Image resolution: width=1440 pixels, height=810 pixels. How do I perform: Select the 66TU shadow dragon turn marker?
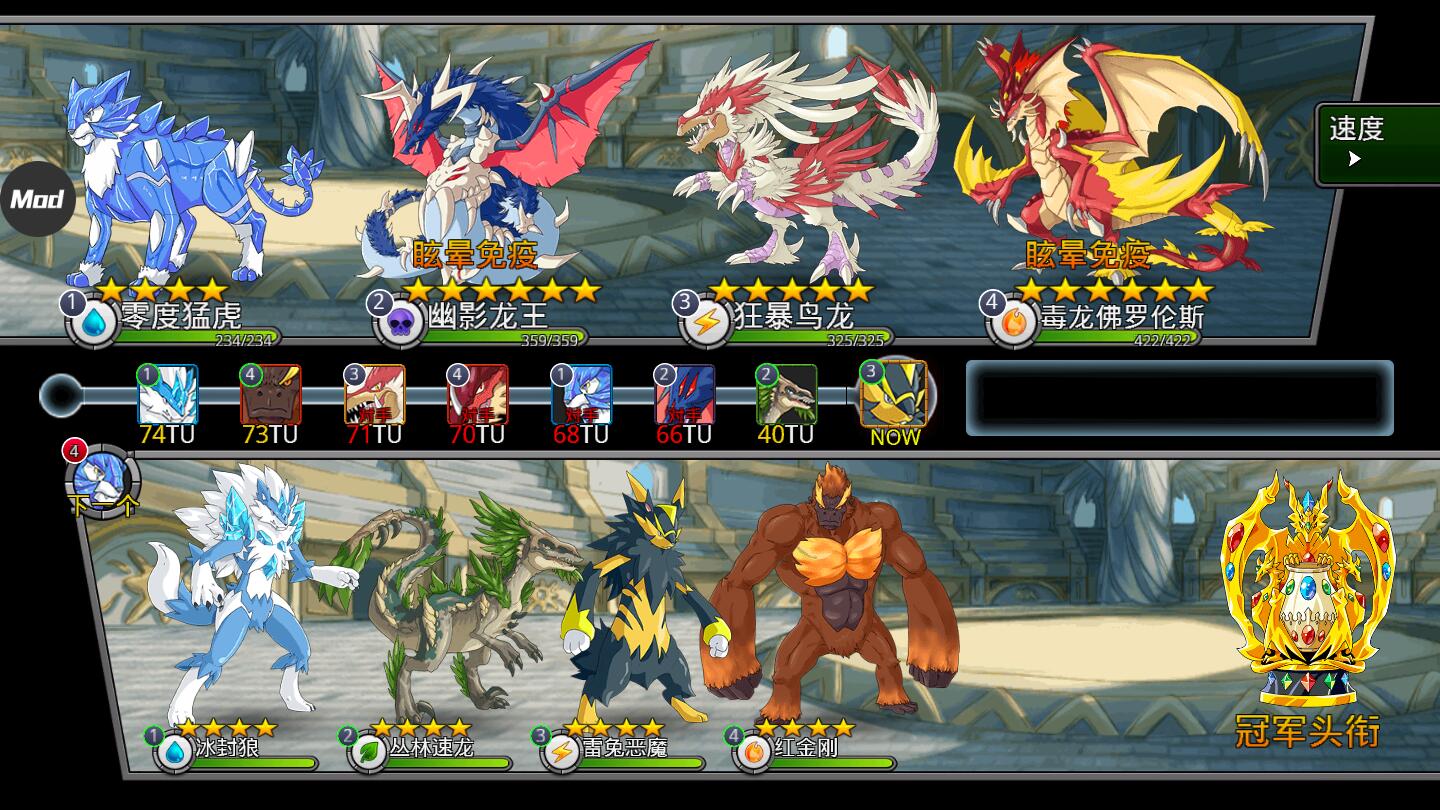[x=684, y=395]
